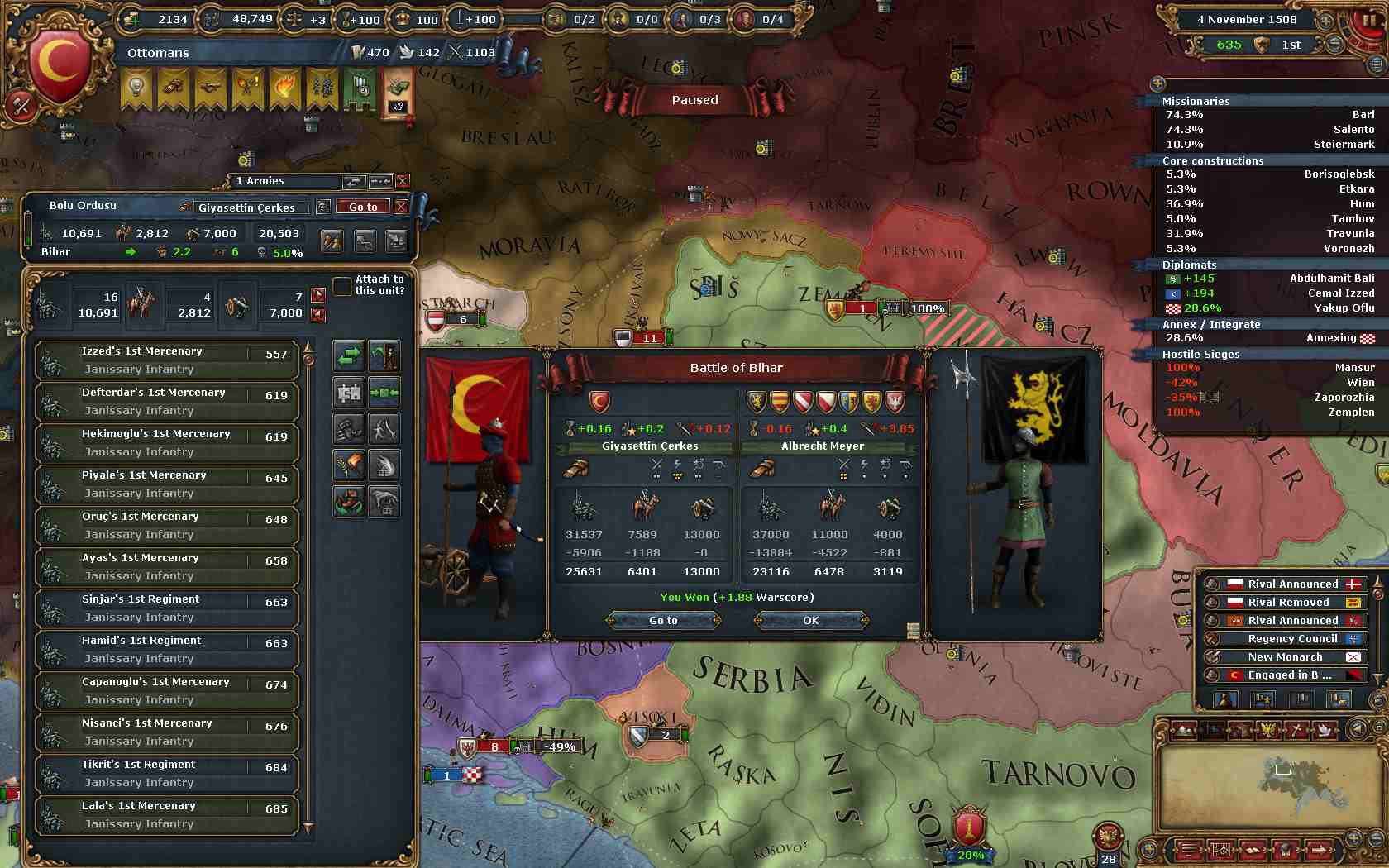Click the date display 4 November 1508
Viewport: 1389px width, 868px height.
point(1247,19)
